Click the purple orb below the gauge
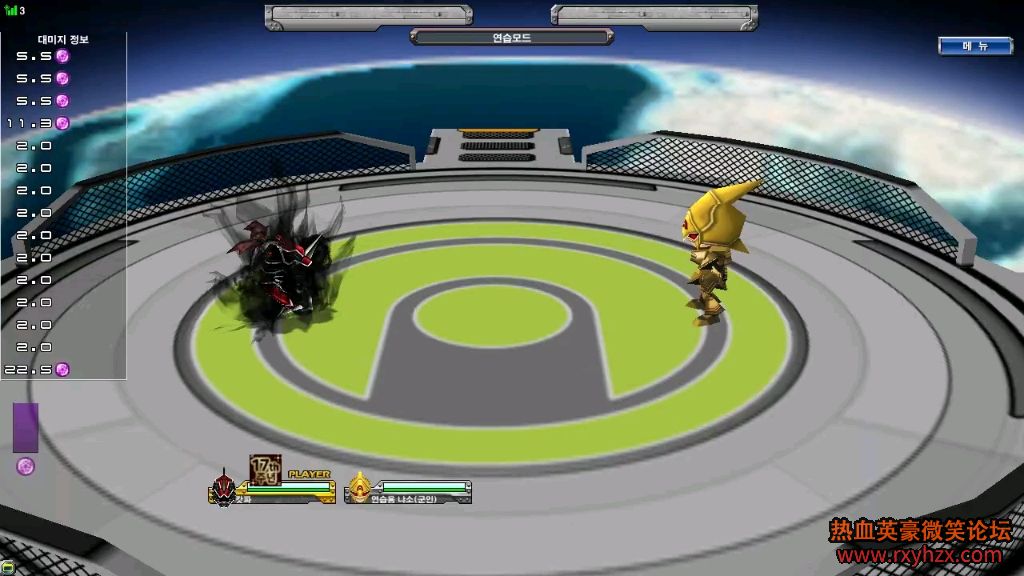The width and height of the screenshot is (1024, 576). pos(26,466)
